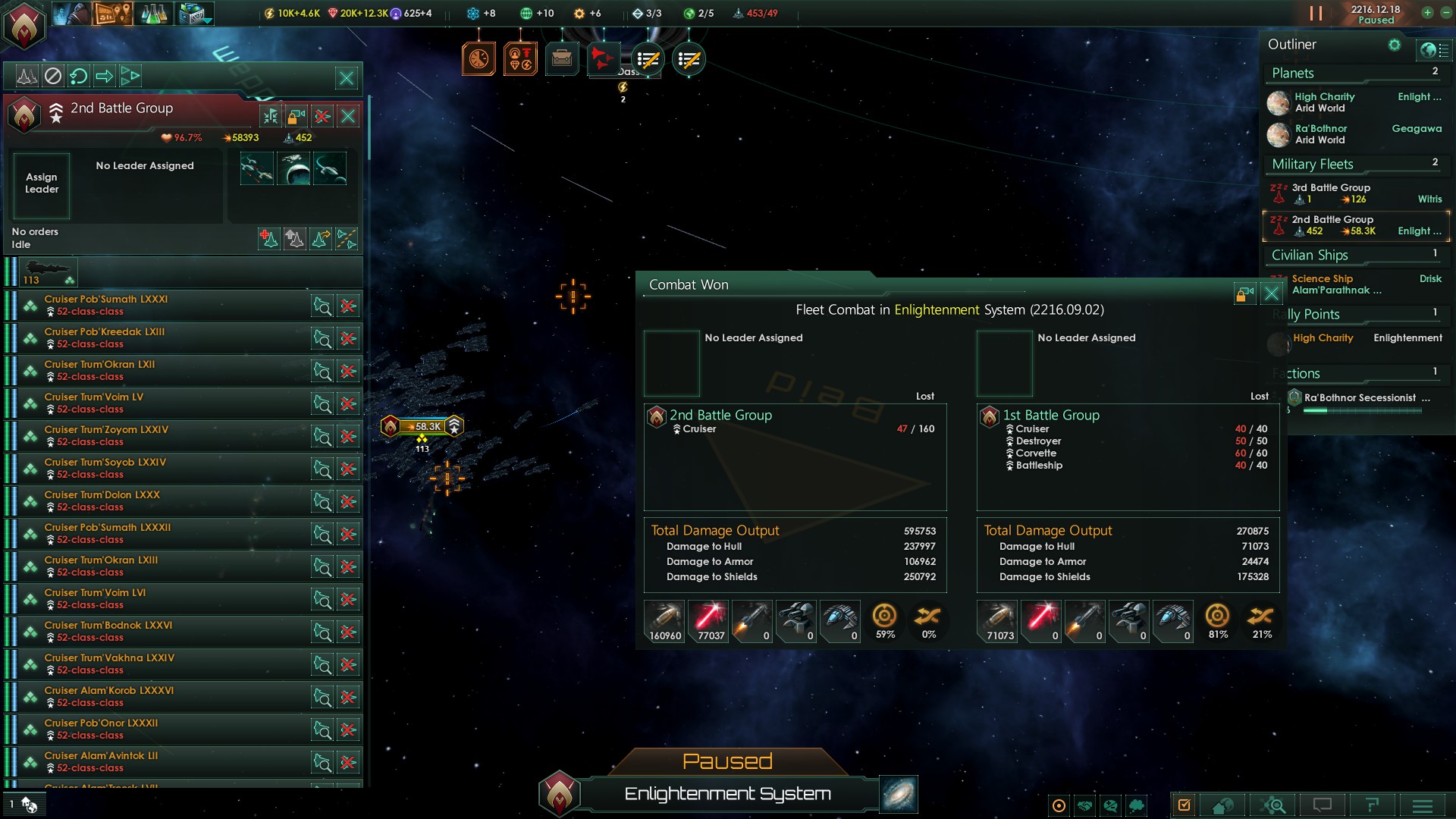1456x819 pixels.
Task: Select the Ra'Bothnor Secessionist faction entry
Action: point(1360,398)
